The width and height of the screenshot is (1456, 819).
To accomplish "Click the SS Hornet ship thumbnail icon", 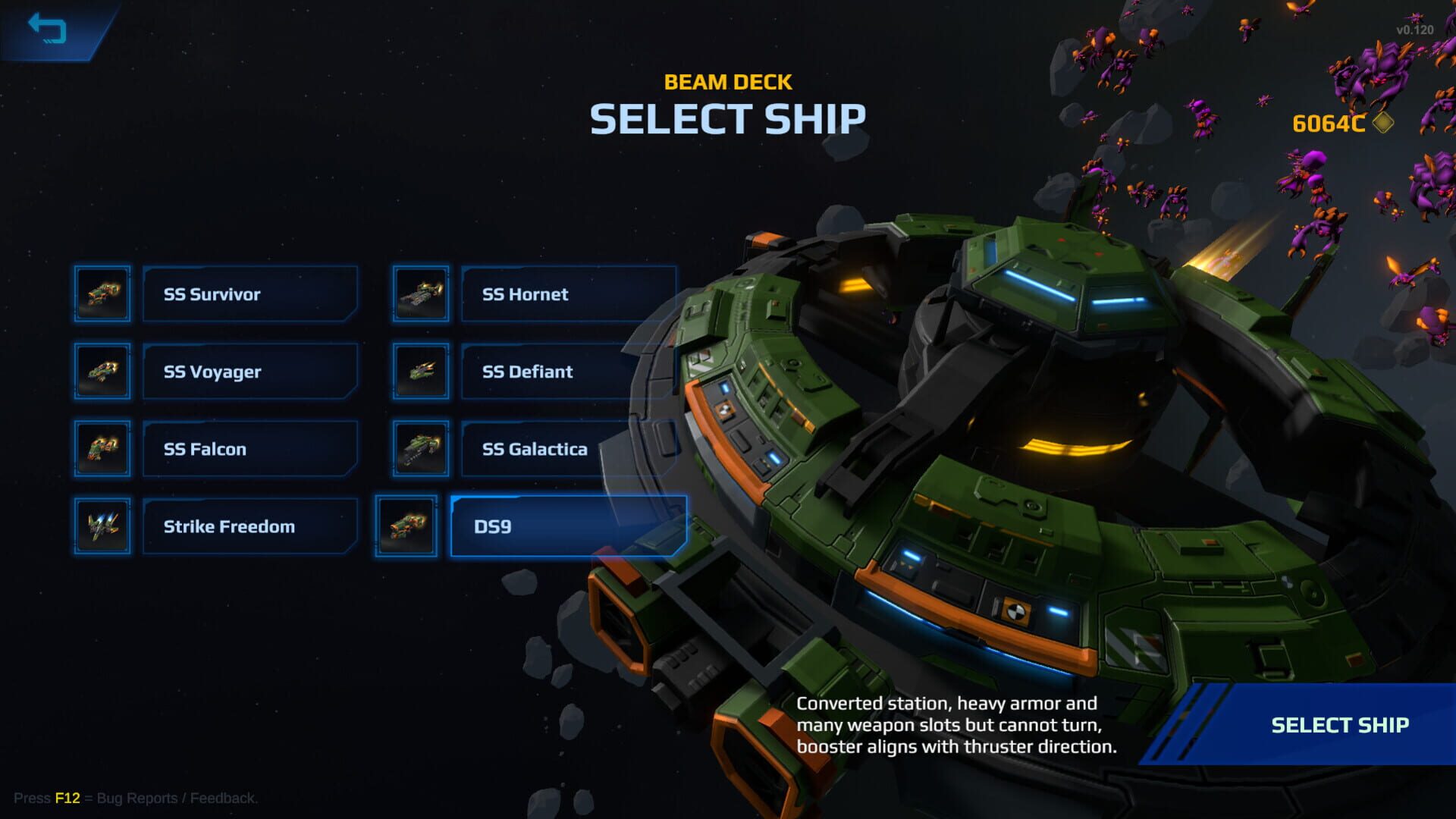I will pyautogui.click(x=419, y=294).
